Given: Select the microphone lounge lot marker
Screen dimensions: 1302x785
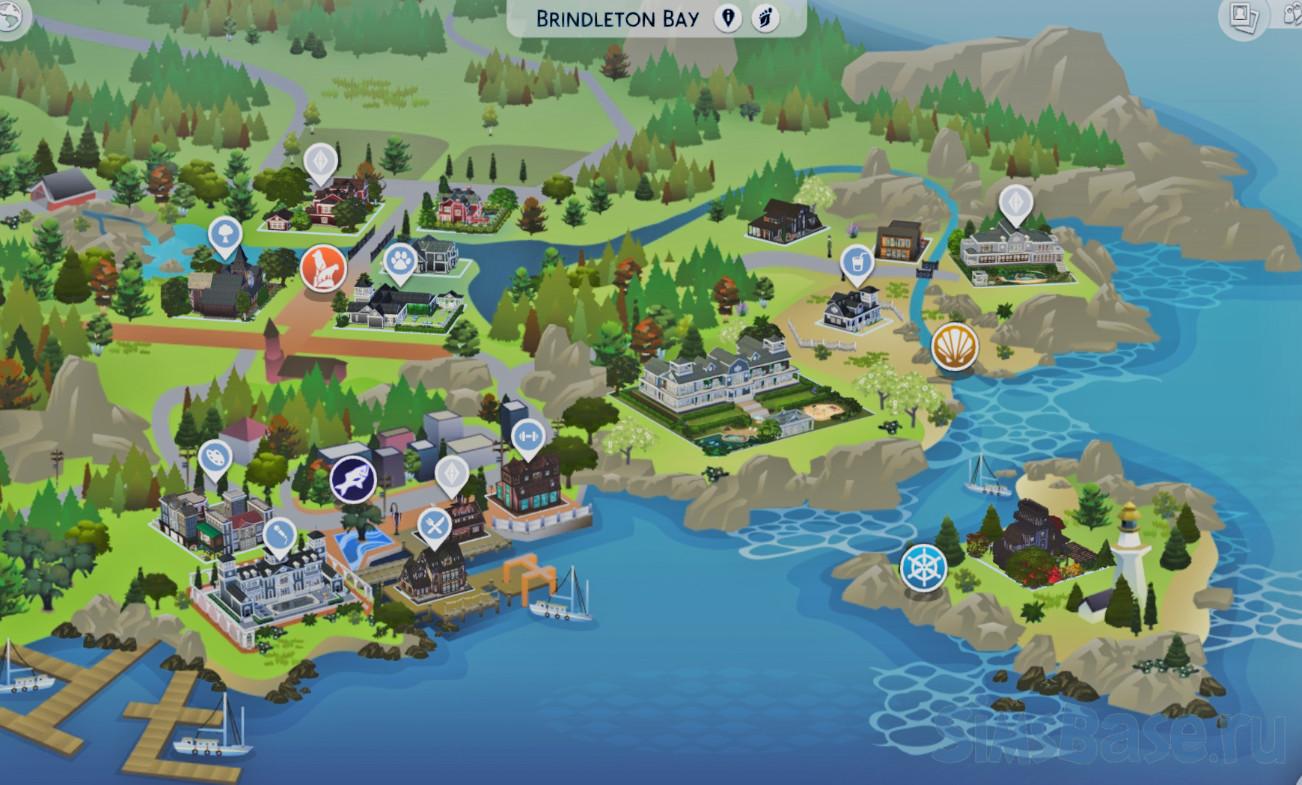Looking at the screenshot, I should pyautogui.click(x=279, y=535).
